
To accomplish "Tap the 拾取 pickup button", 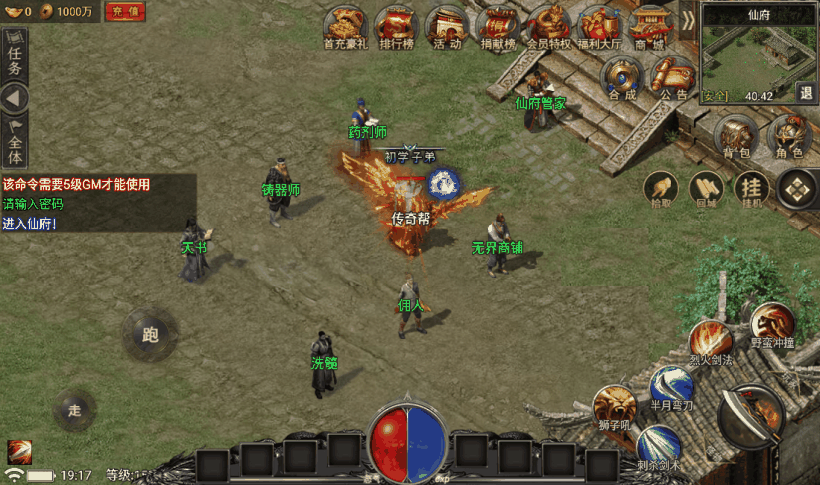I will (x=661, y=187).
